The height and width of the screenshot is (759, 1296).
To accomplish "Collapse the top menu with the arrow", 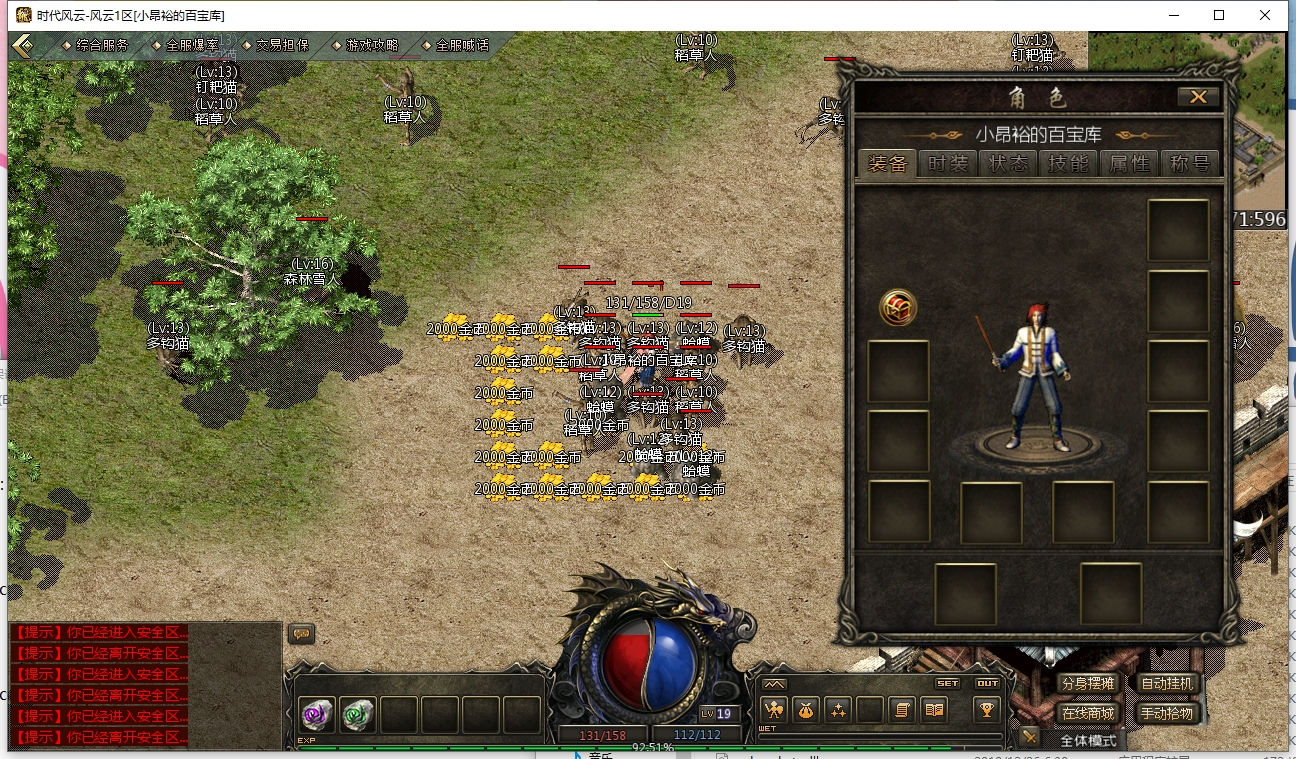I will pyautogui.click(x=22, y=45).
